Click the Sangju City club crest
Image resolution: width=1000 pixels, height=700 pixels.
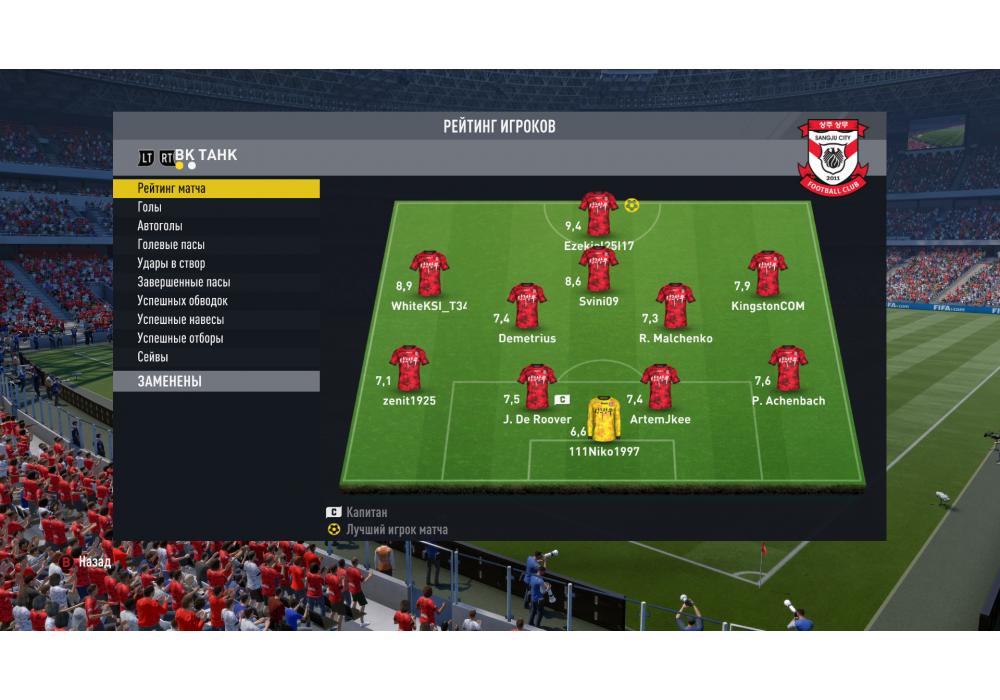(x=833, y=156)
